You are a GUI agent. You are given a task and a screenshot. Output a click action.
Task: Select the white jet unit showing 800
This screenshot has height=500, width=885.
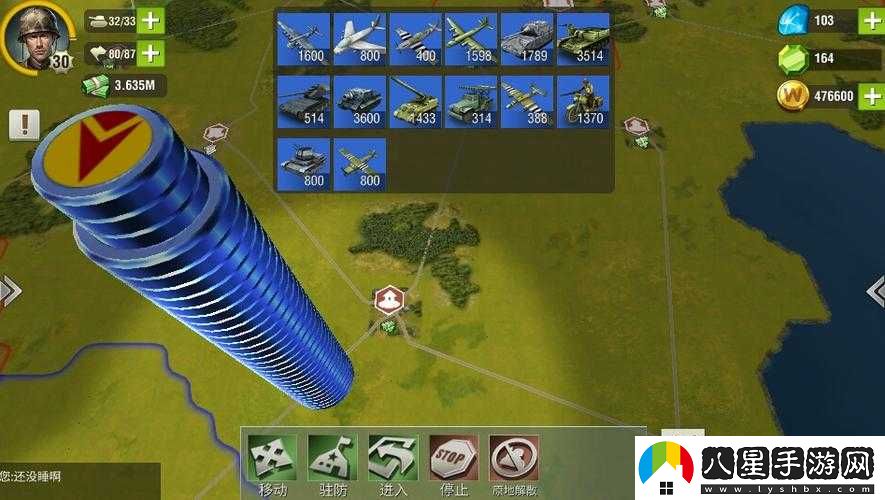tap(360, 39)
